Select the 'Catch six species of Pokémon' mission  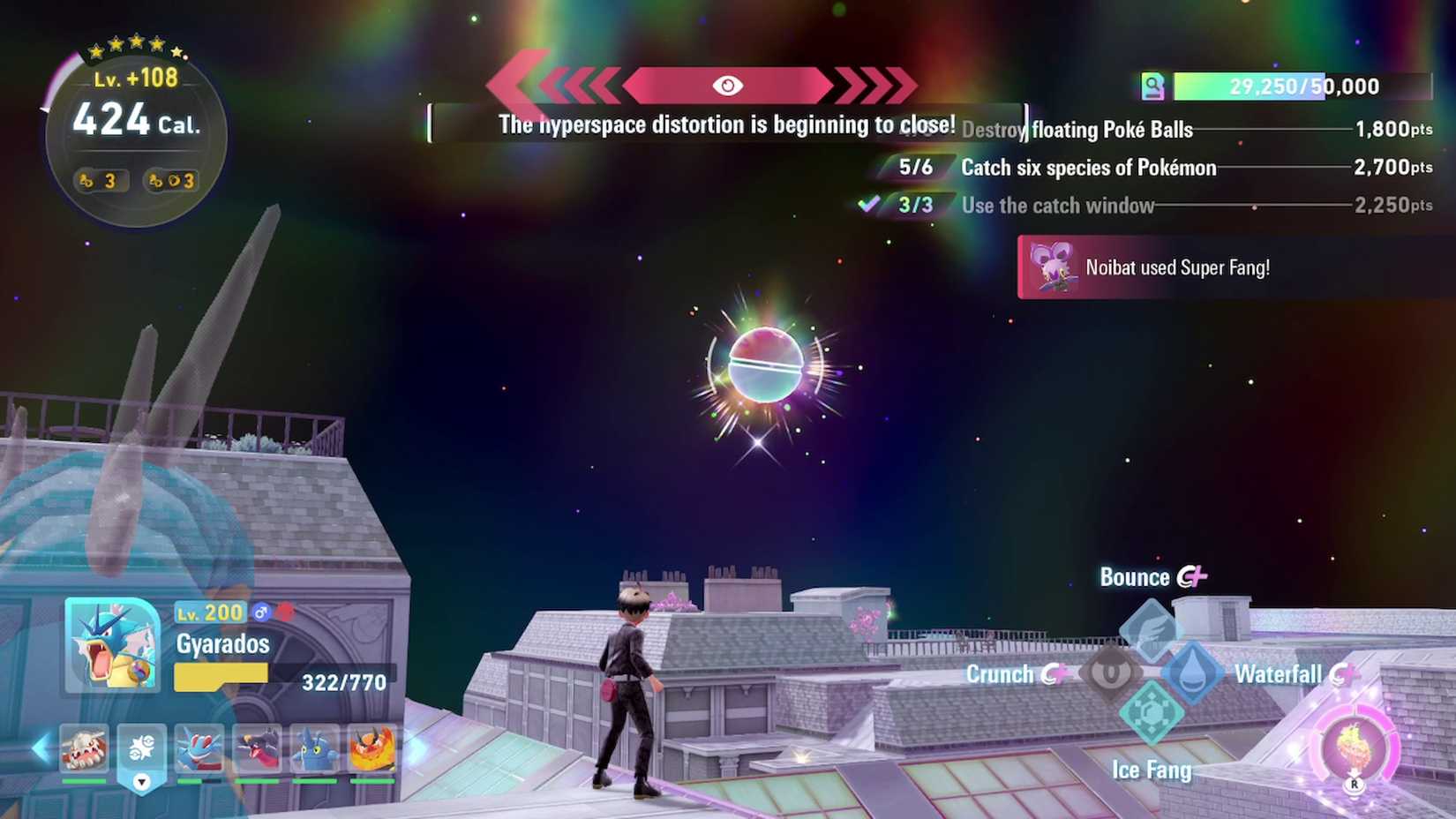click(1090, 167)
